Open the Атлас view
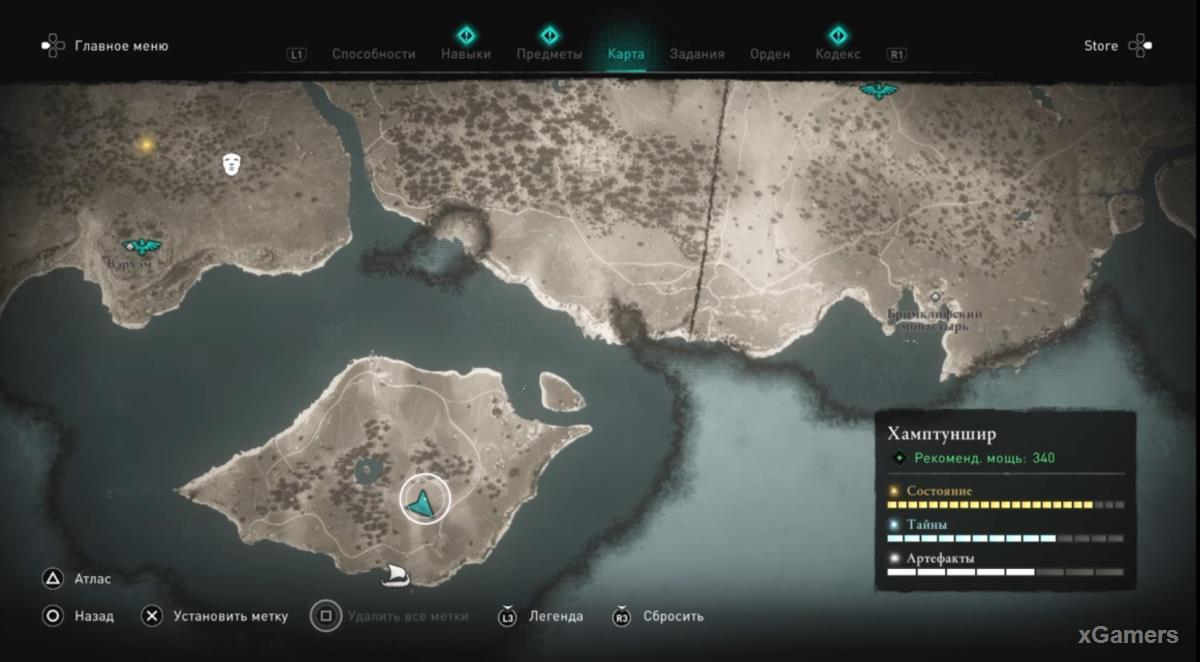The image size is (1200, 662). (92, 579)
